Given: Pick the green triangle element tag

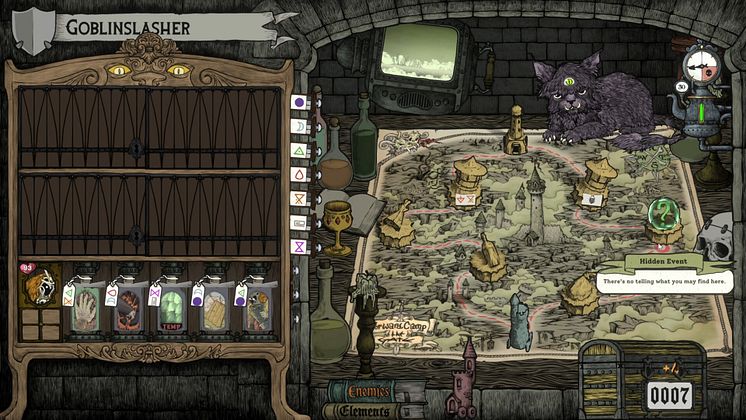Looking at the screenshot, I should point(298,150).
